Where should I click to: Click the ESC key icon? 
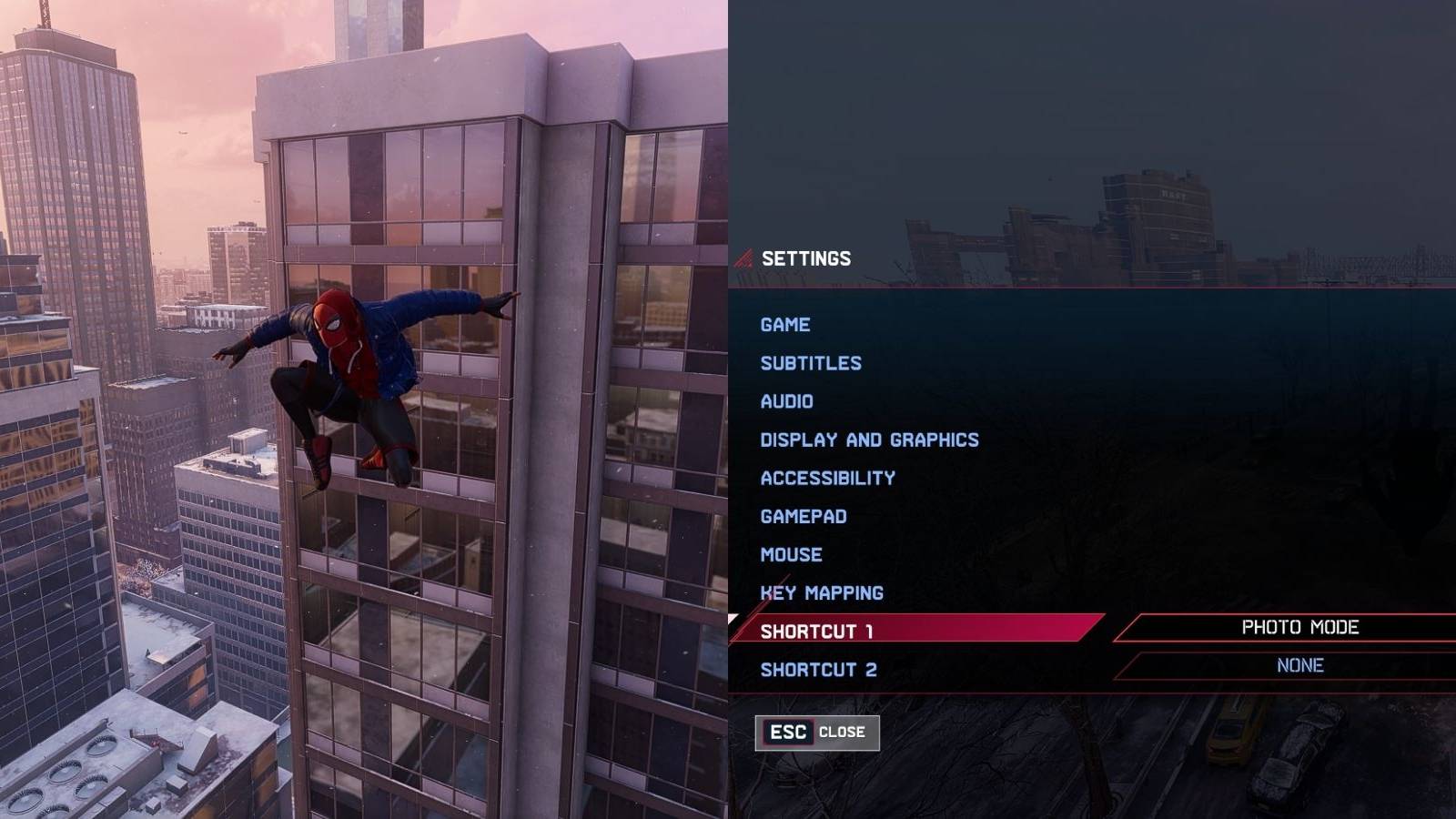point(788,731)
